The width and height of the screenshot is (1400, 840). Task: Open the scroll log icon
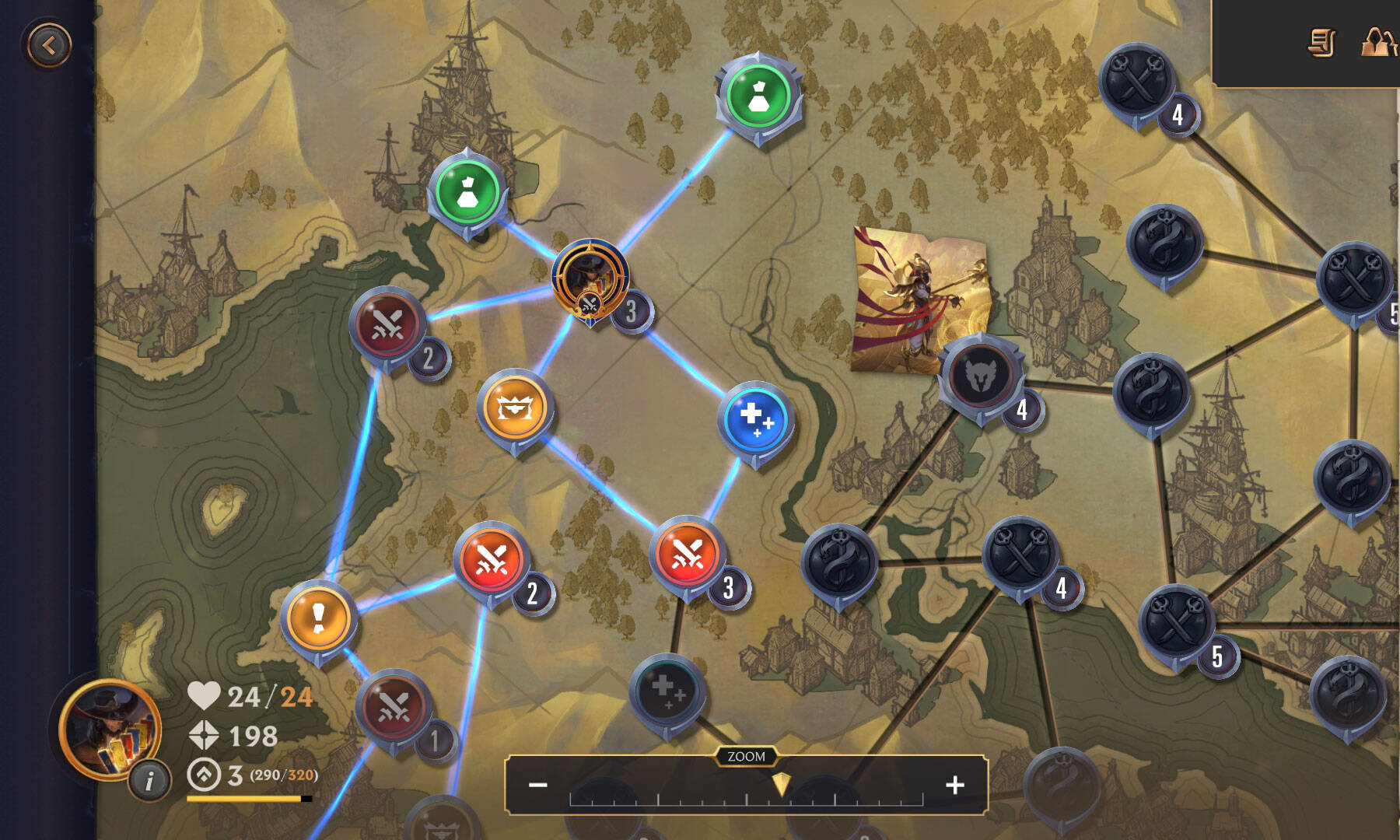[x=1321, y=43]
